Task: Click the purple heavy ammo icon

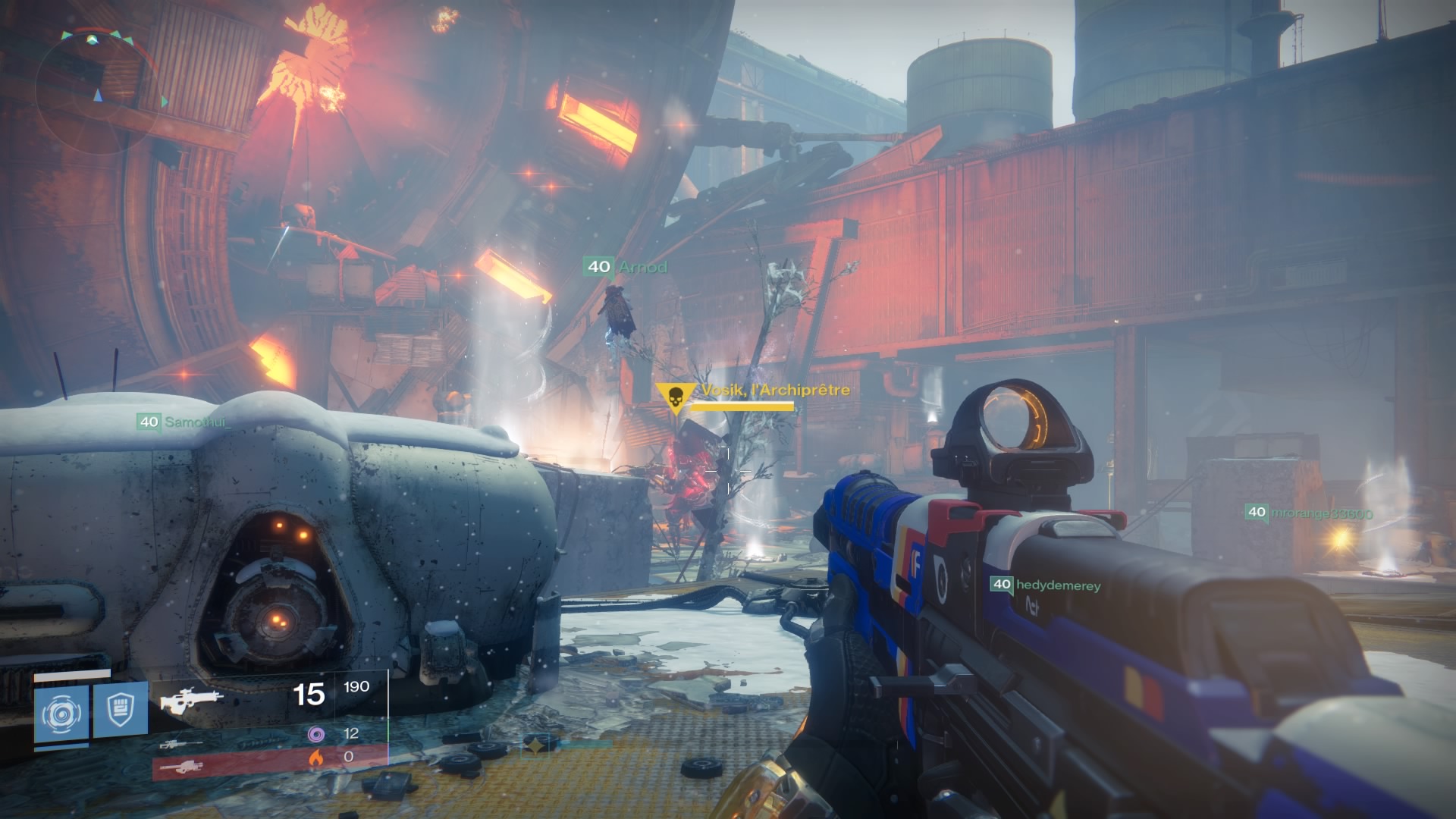Action: 318,733
